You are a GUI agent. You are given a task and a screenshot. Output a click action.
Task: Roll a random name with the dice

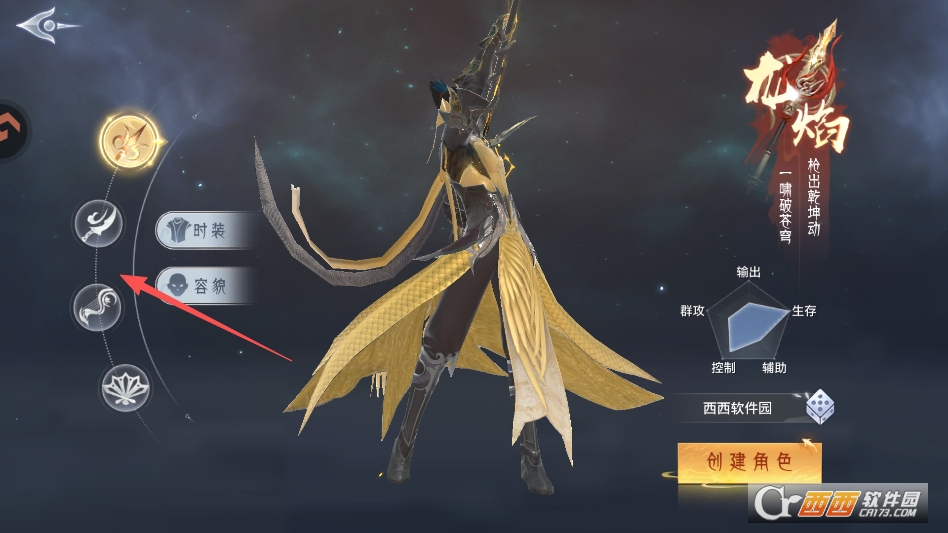821,407
